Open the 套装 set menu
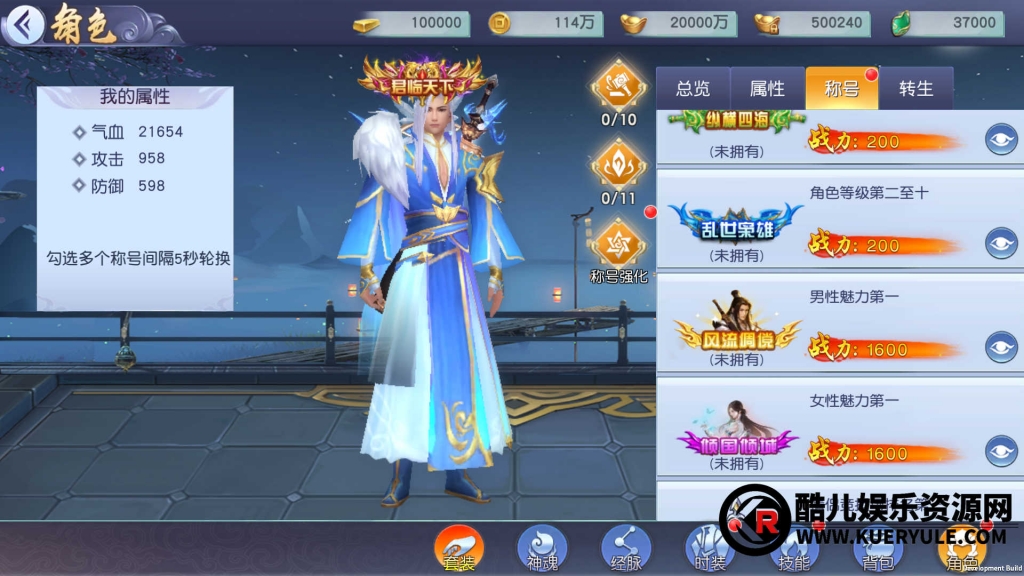The width and height of the screenshot is (1024, 576). click(x=459, y=549)
